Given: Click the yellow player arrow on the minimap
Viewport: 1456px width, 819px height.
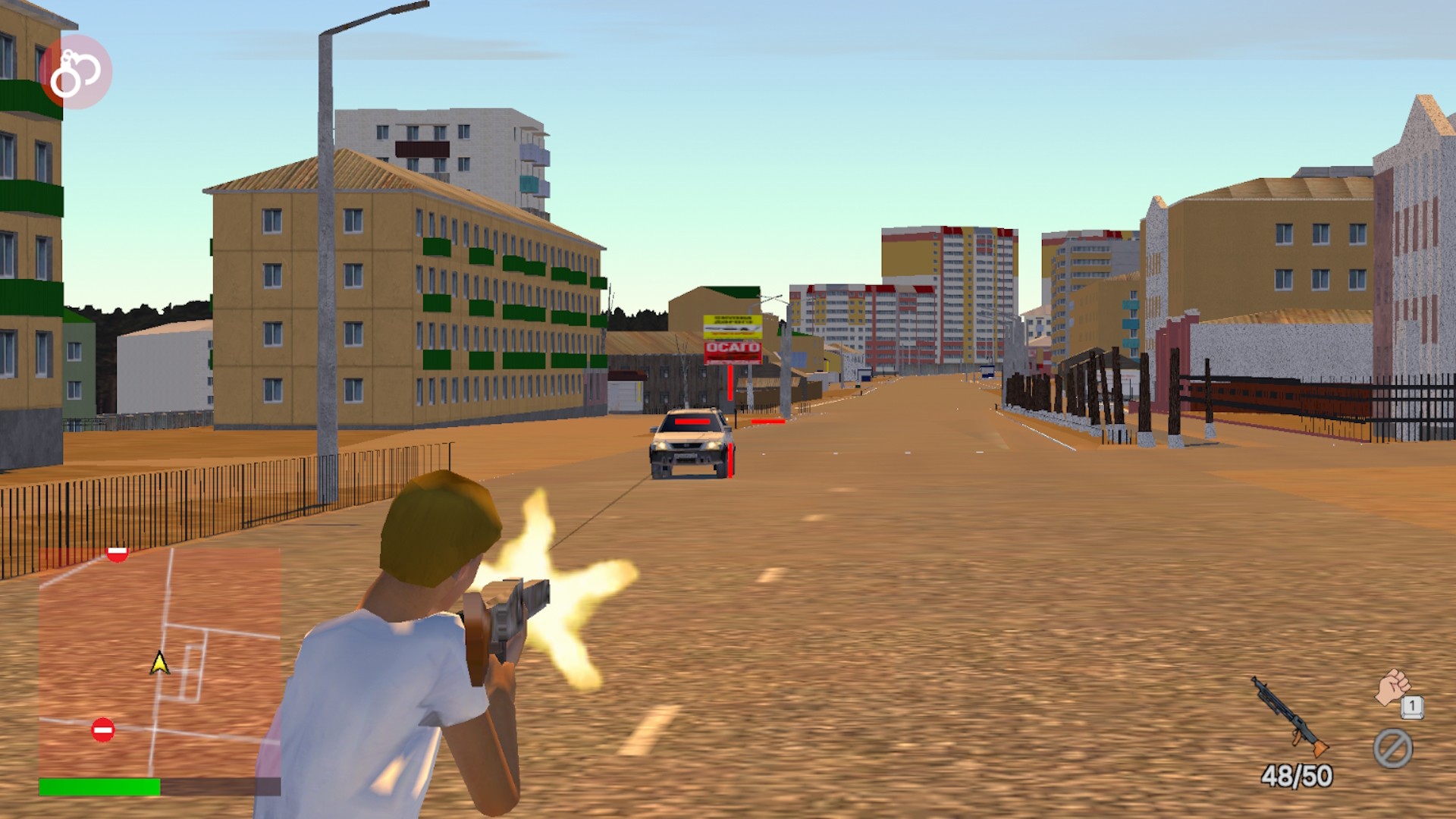Looking at the screenshot, I should pos(159,662).
